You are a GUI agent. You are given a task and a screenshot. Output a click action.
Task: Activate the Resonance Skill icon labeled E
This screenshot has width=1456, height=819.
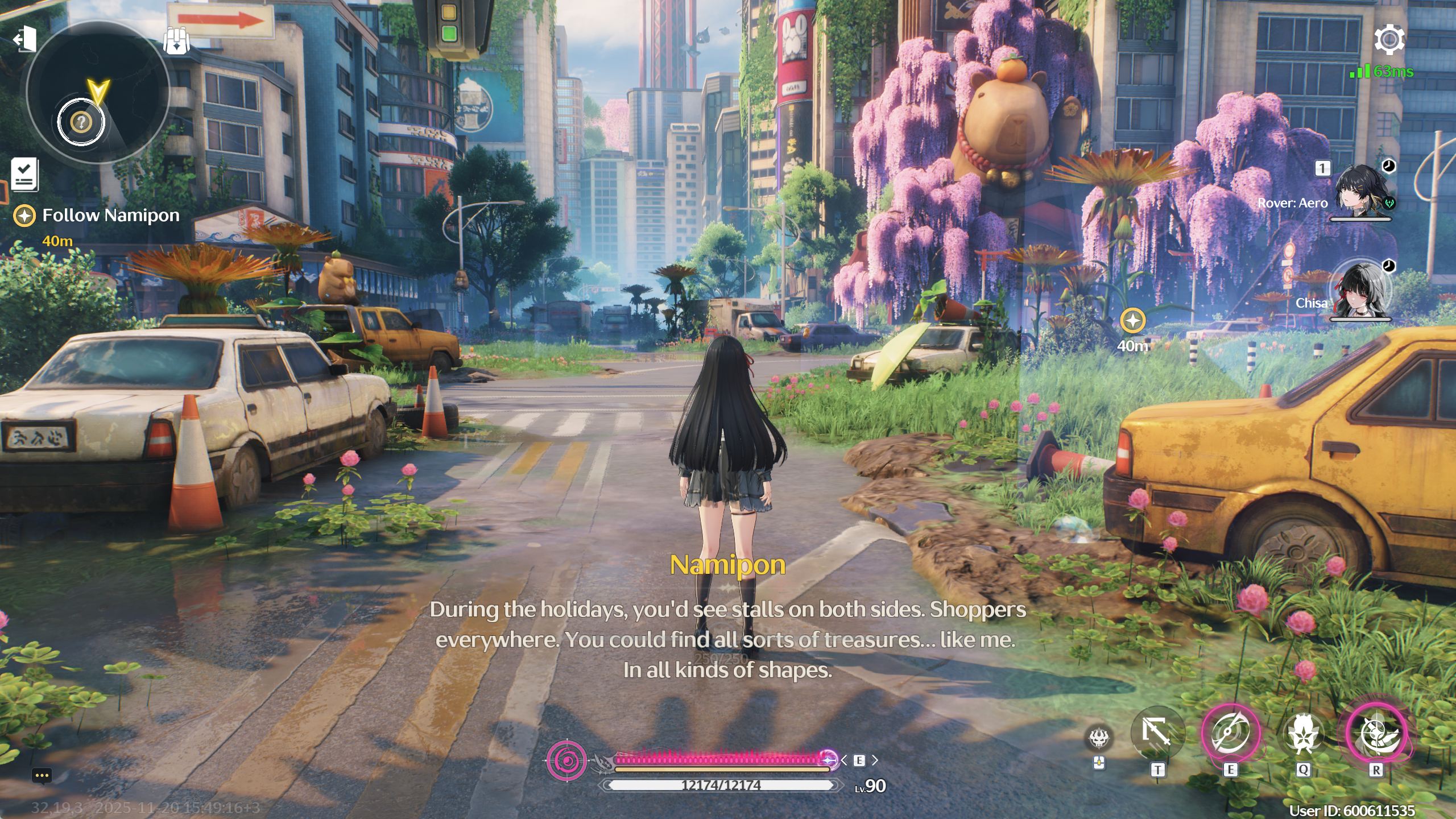[1230, 734]
